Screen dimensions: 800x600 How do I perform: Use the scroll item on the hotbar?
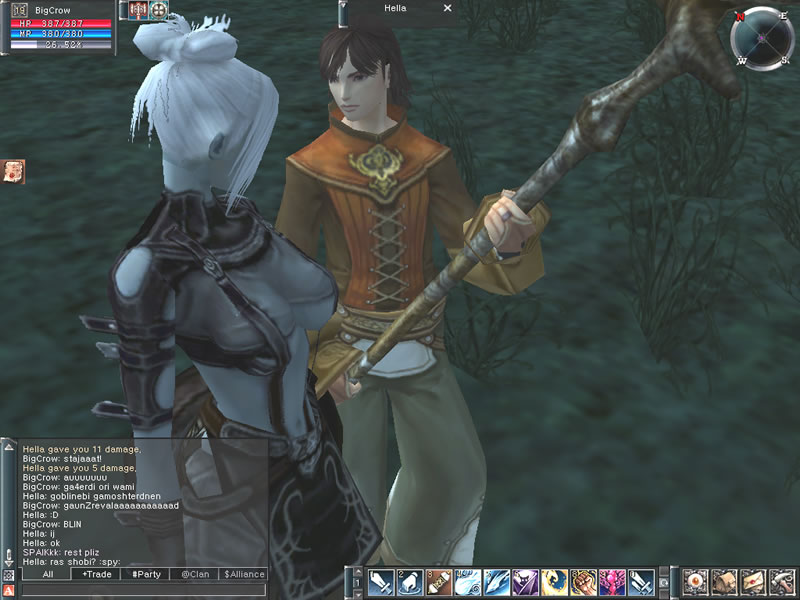coord(438,583)
